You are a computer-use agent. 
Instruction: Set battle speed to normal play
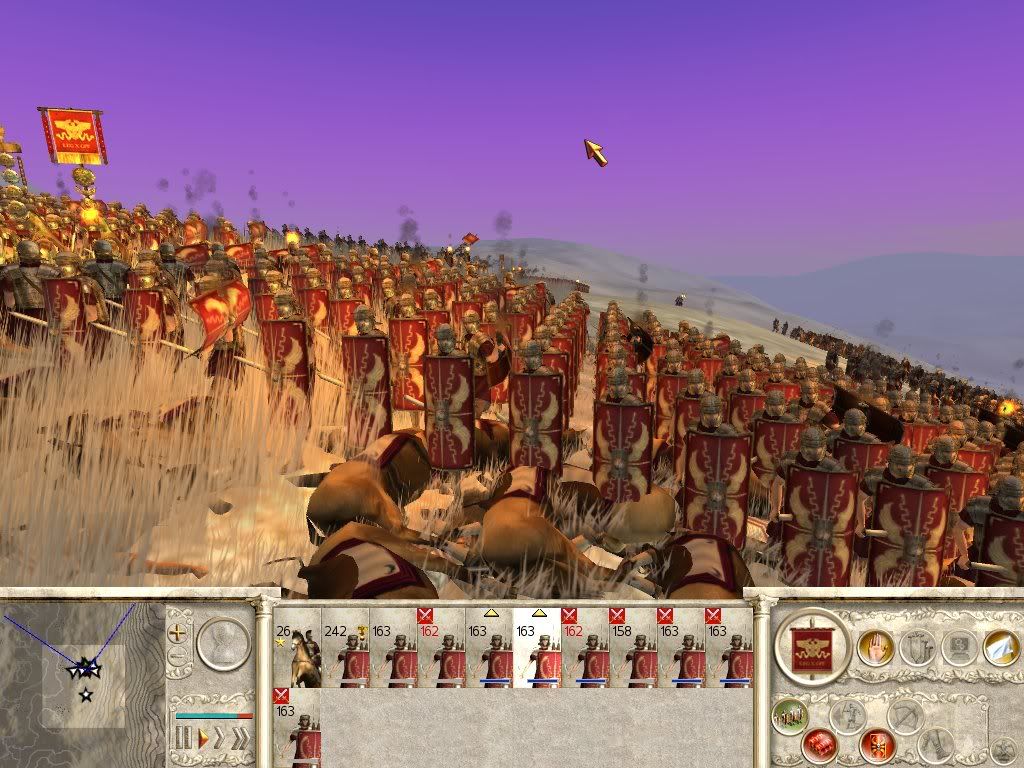pos(202,739)
